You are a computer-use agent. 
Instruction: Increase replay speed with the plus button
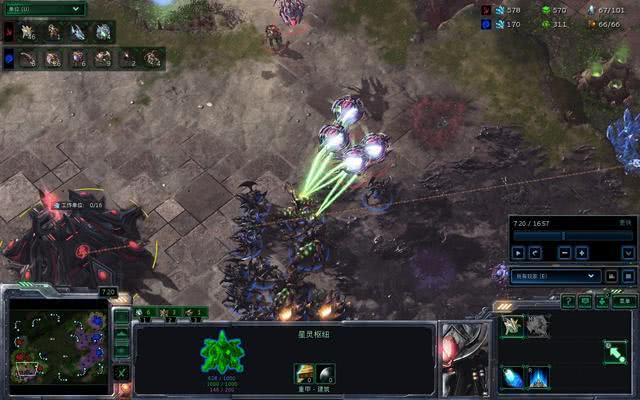[x=582, y=253]
